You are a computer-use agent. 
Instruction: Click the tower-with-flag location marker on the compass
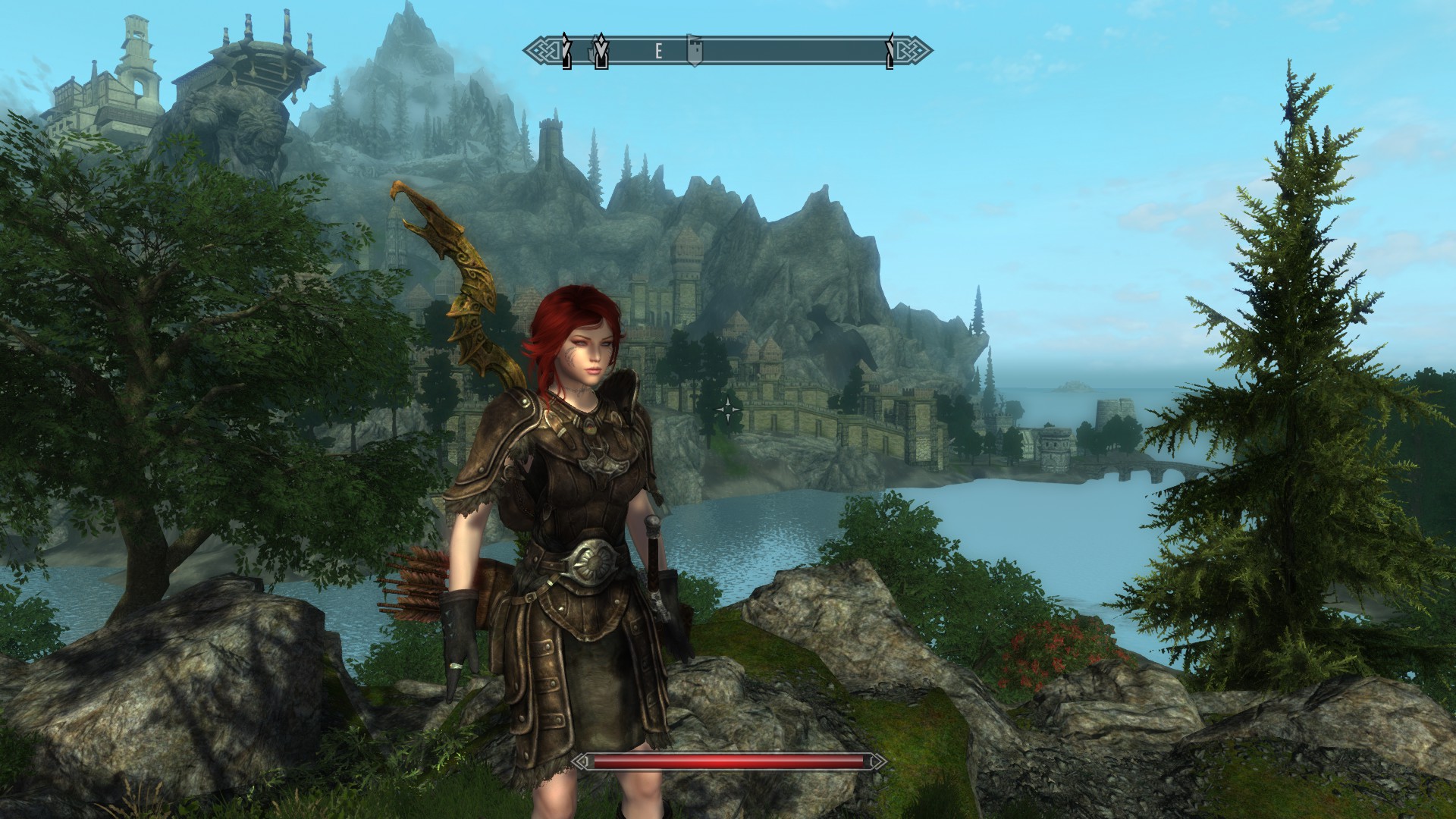coord(694,51)
